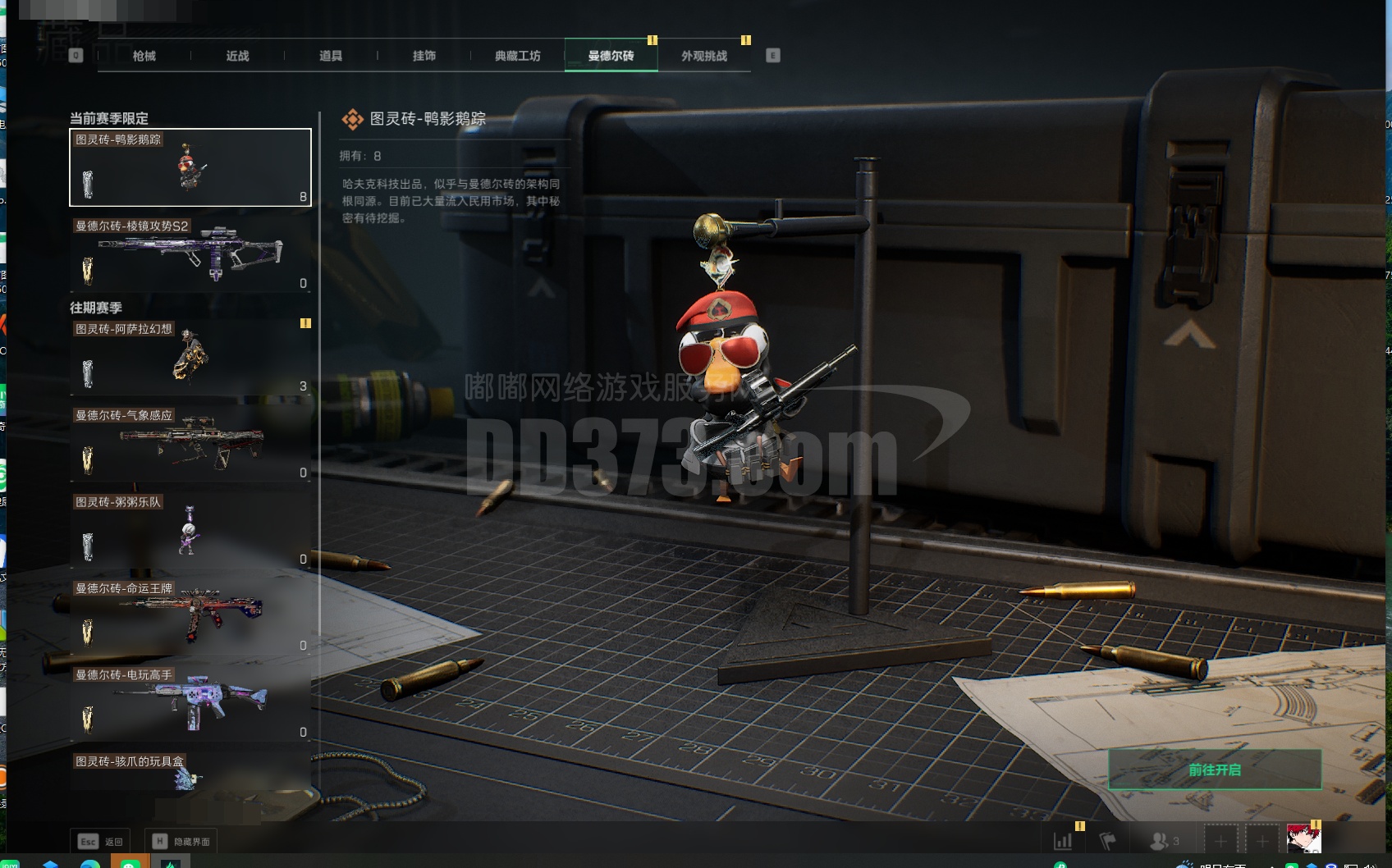Click the red-haired player avatar
Screen dimensions: 1392x868
1303,839
